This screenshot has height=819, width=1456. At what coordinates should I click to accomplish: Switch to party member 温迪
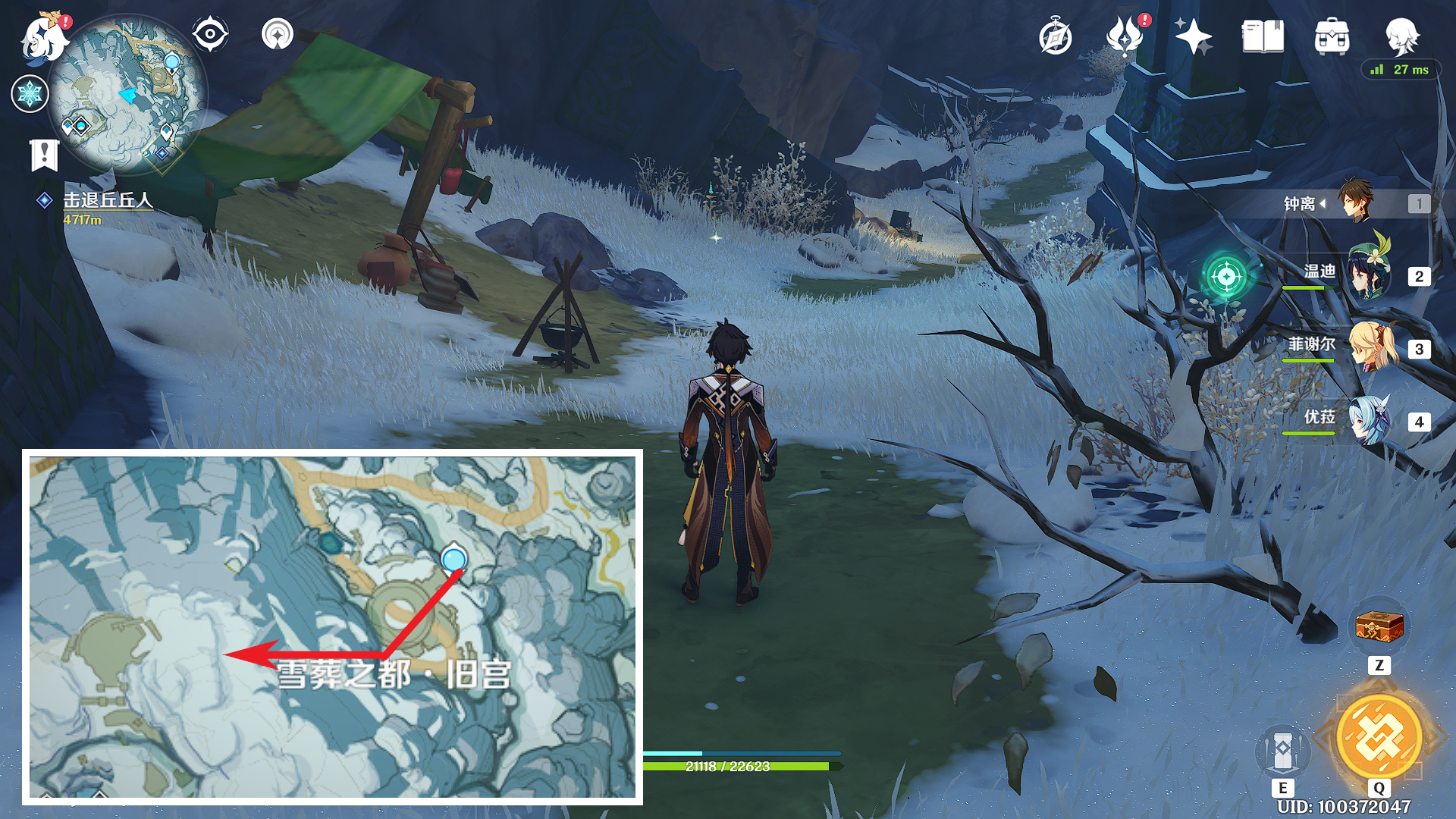(x=1369, y=275)
